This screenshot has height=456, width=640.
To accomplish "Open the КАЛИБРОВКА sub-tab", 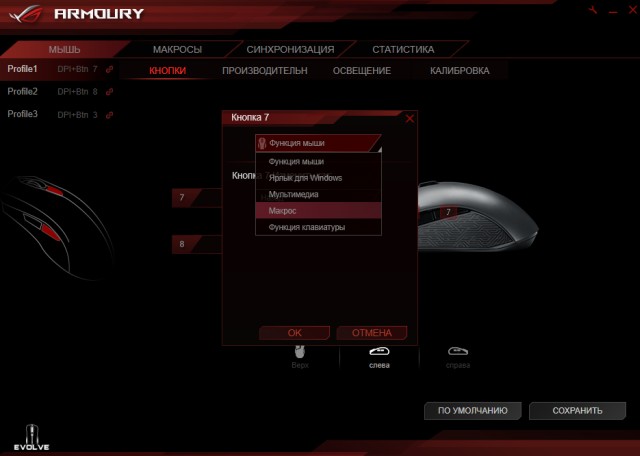I will (459, 71).
